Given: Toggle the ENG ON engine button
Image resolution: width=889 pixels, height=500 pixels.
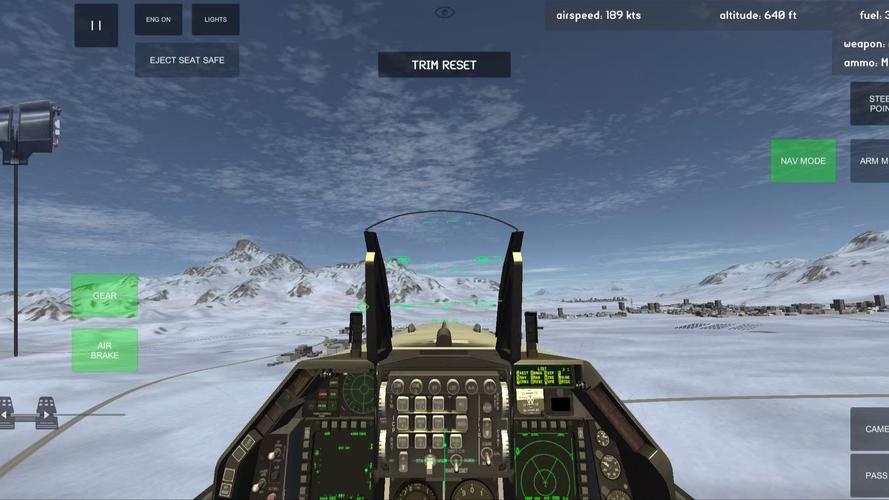Looking at the screenshot, I should pos(158,19).
